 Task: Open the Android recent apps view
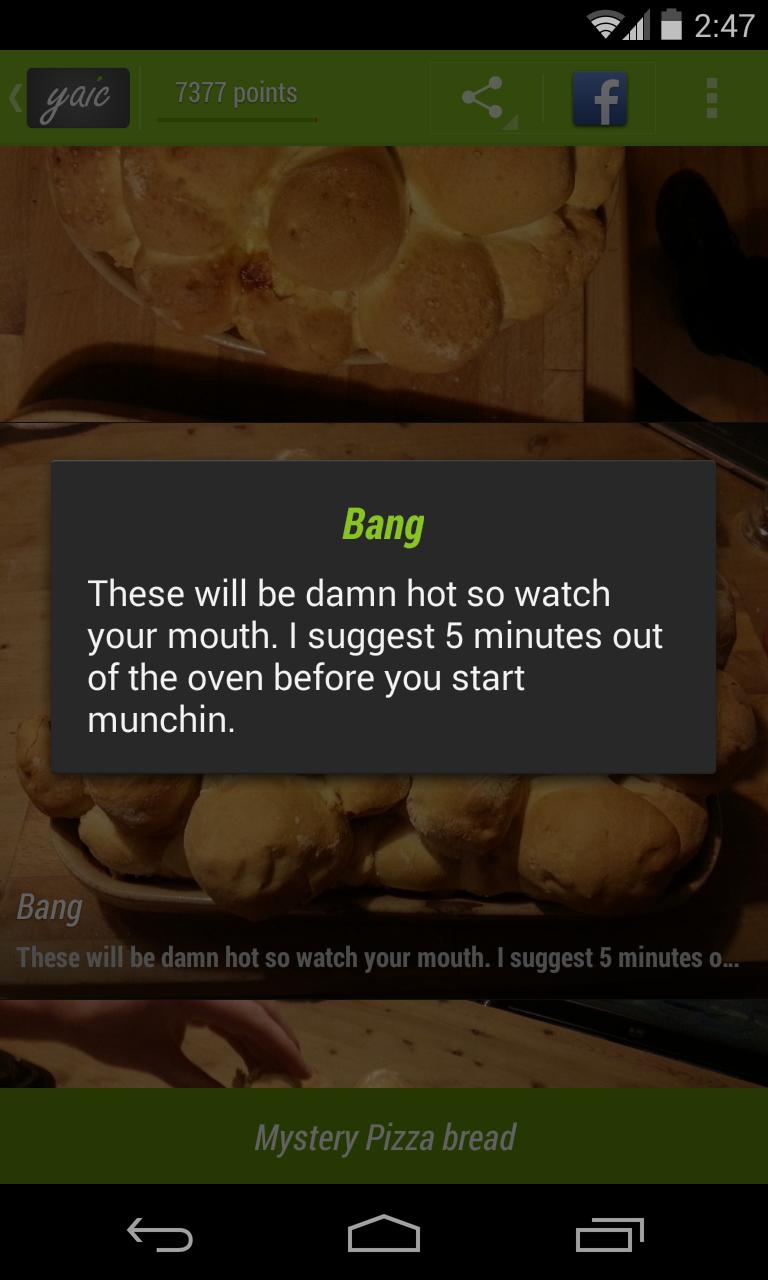point(609,1234)
